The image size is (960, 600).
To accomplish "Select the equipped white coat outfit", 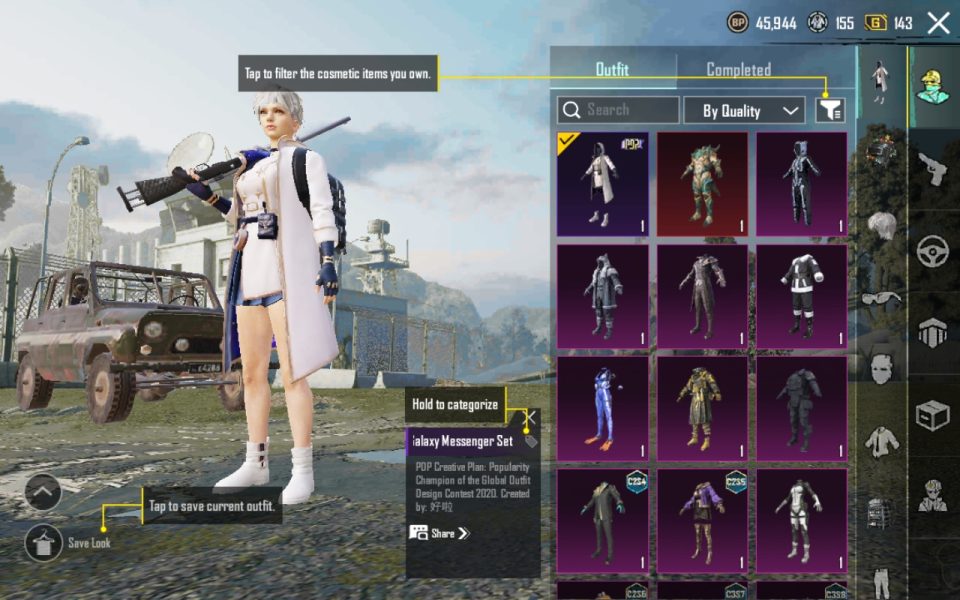I will [x=602, y=184].
